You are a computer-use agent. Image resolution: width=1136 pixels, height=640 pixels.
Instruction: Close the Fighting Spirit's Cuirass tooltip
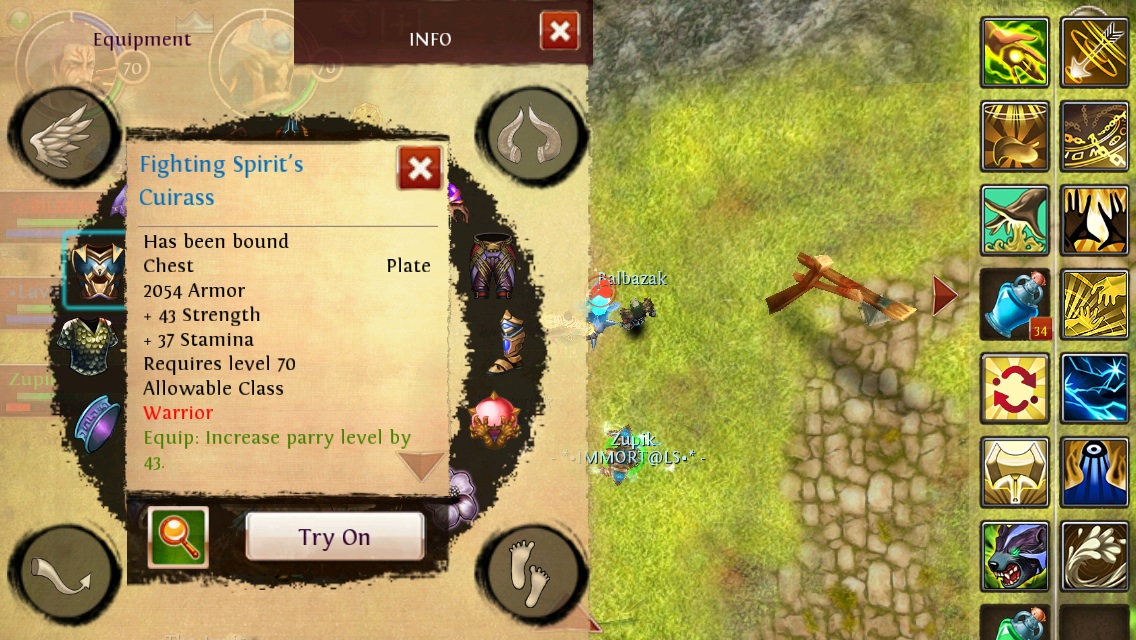tap(420, 168)
